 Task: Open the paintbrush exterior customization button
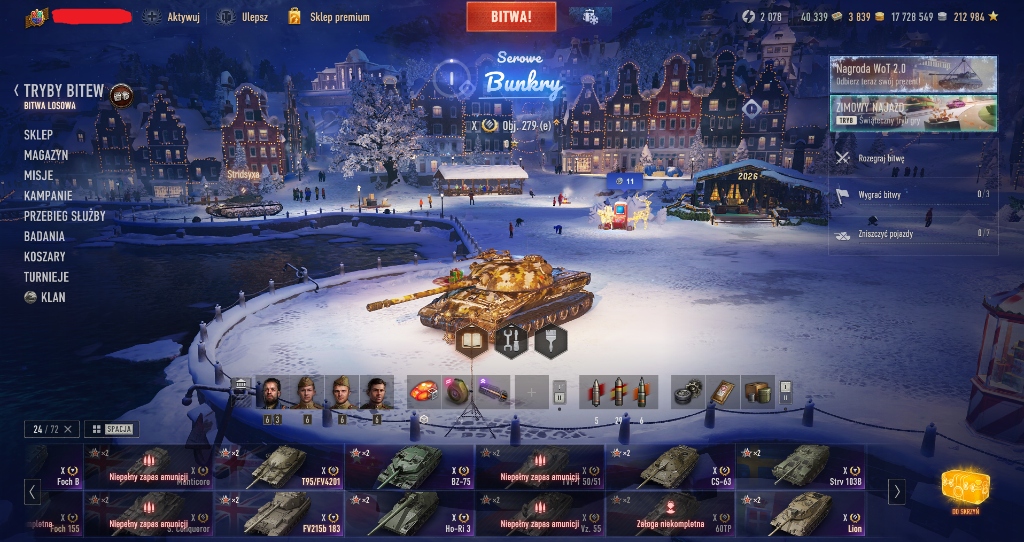(x=550, y=341)
